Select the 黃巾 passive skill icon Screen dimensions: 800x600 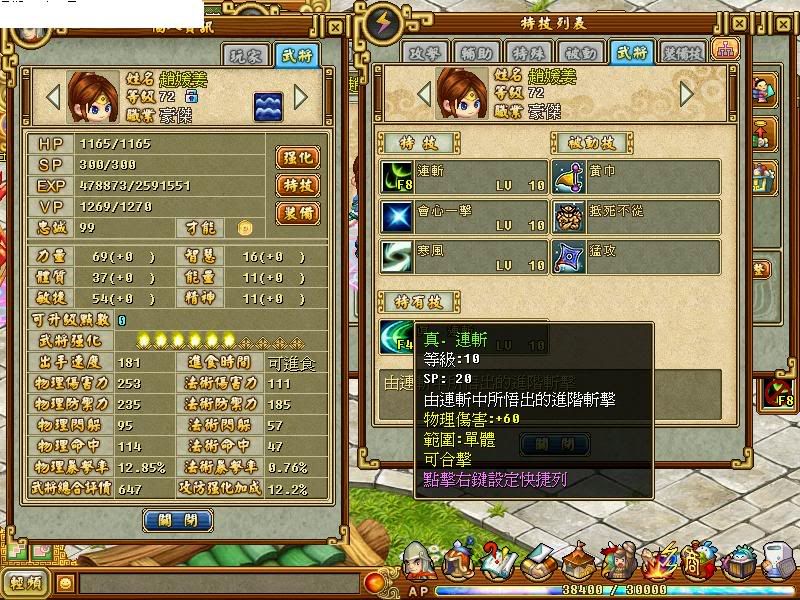(x=571, y=177)
